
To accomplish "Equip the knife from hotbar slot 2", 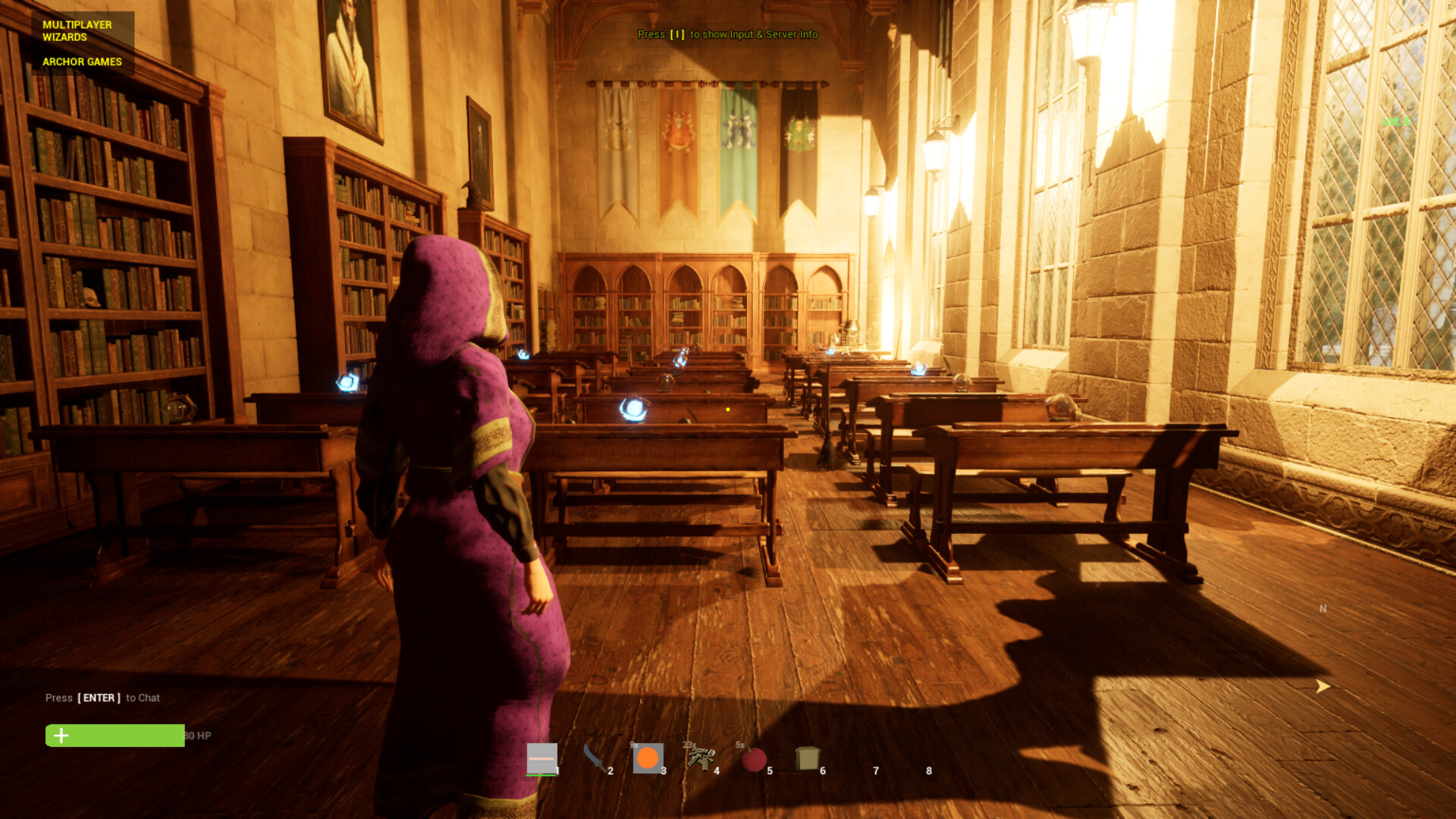I will 594,758.
